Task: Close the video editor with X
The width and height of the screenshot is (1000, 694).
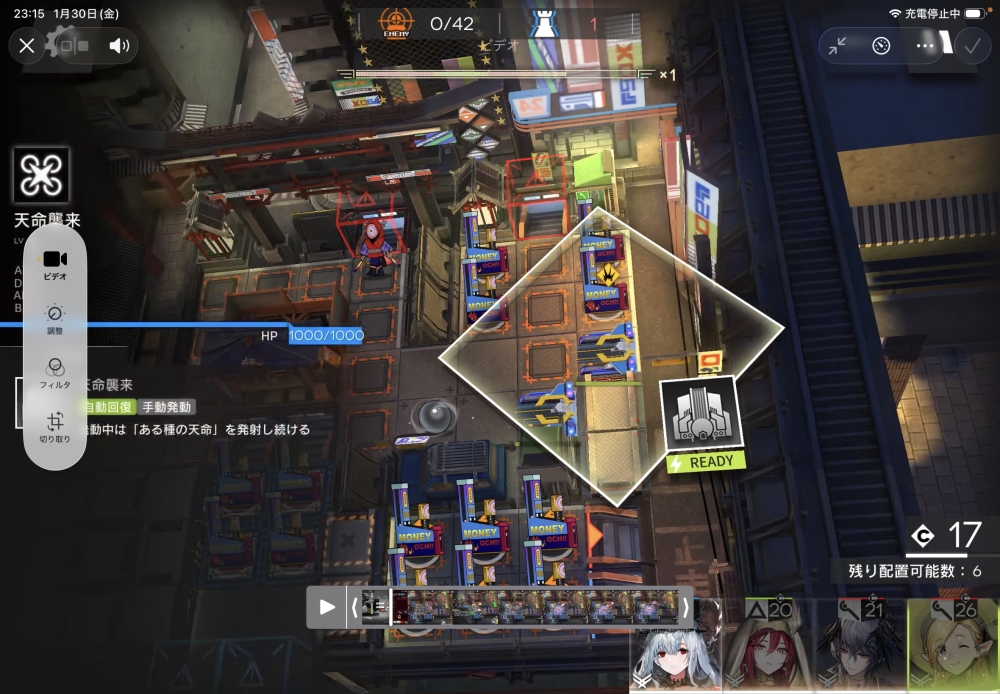Action: pos(27,45)
